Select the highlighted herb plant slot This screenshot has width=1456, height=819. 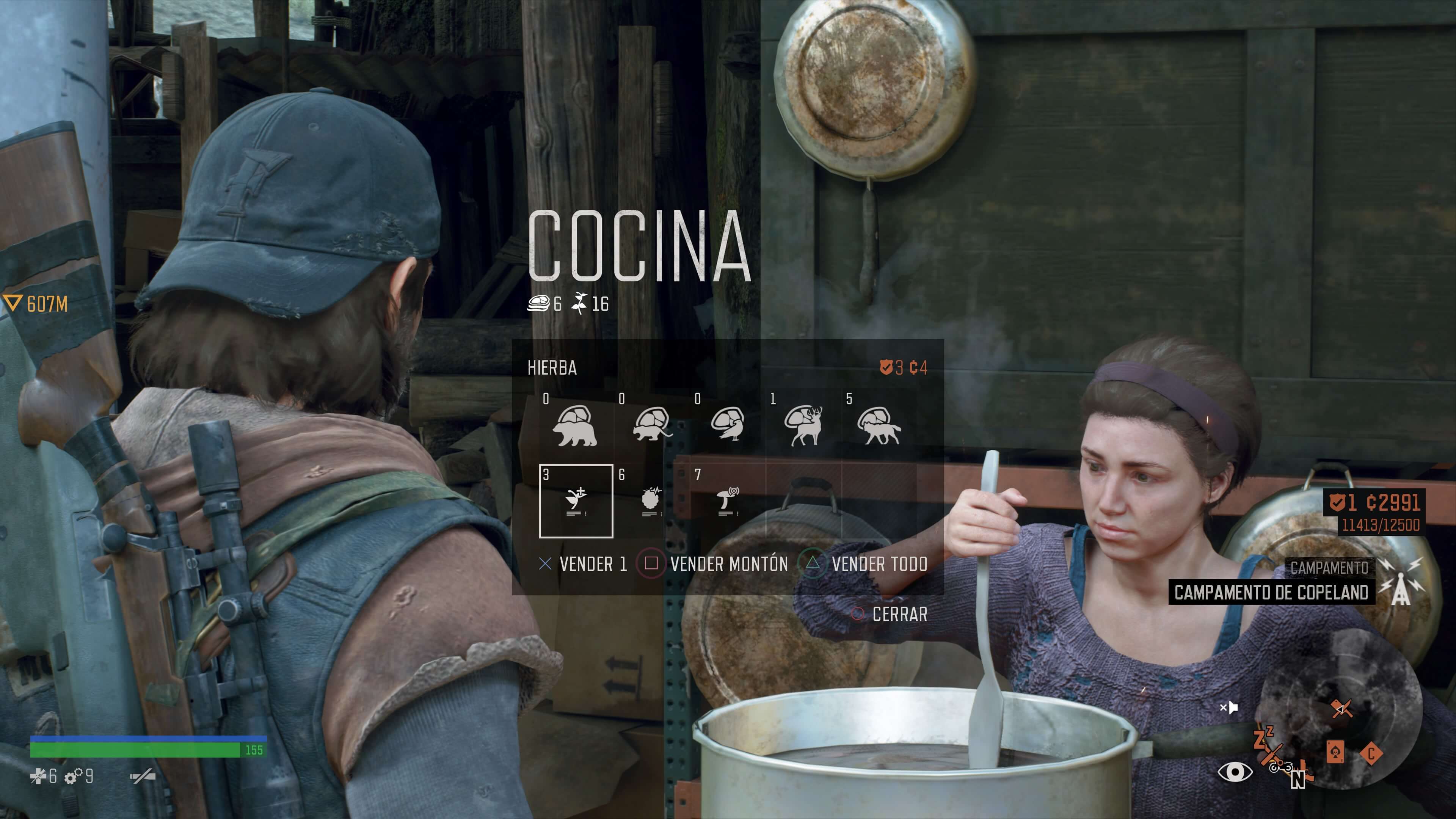[576, 501]
